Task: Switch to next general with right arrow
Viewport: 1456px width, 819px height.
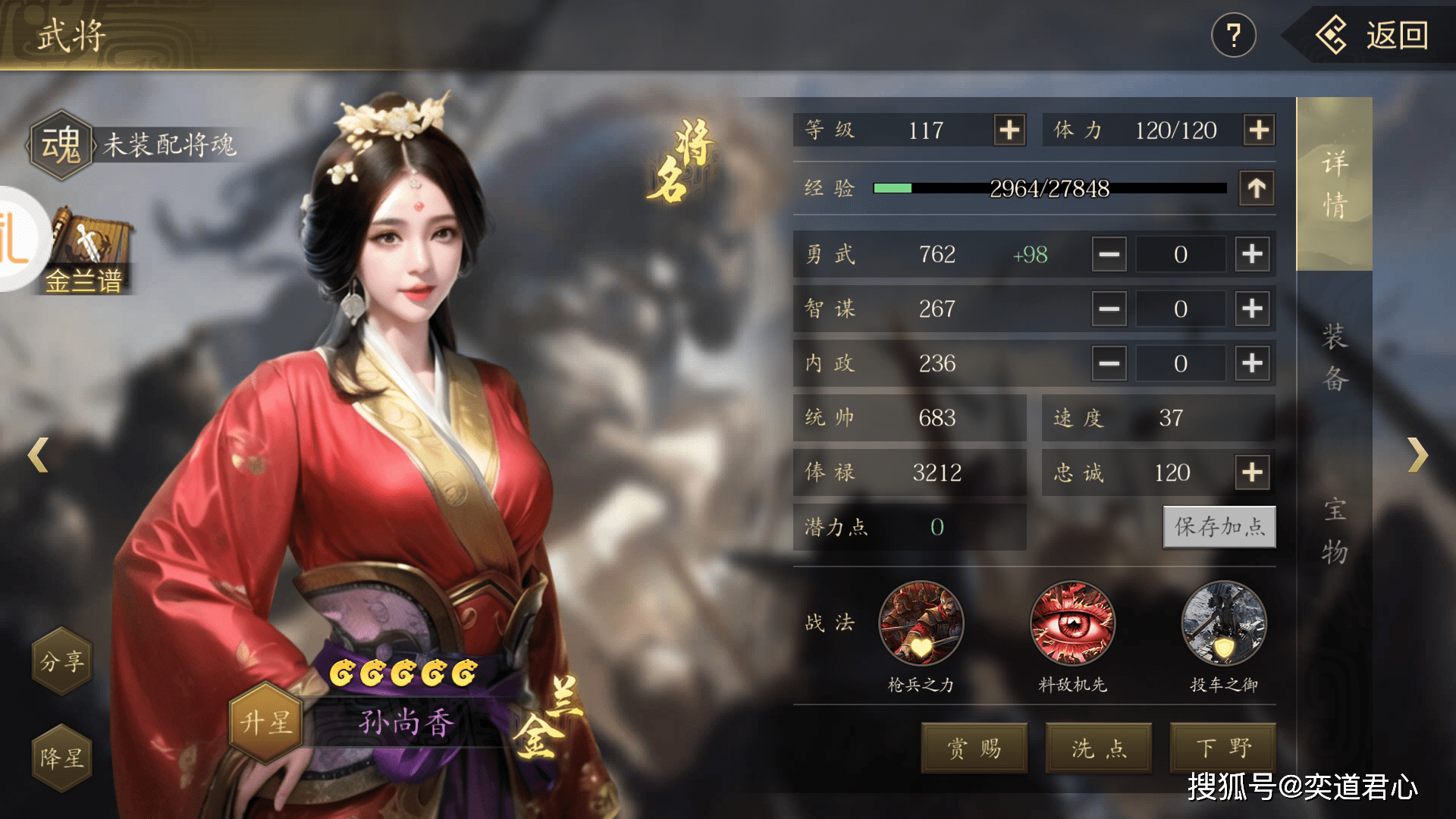Action: (1417, 455)
